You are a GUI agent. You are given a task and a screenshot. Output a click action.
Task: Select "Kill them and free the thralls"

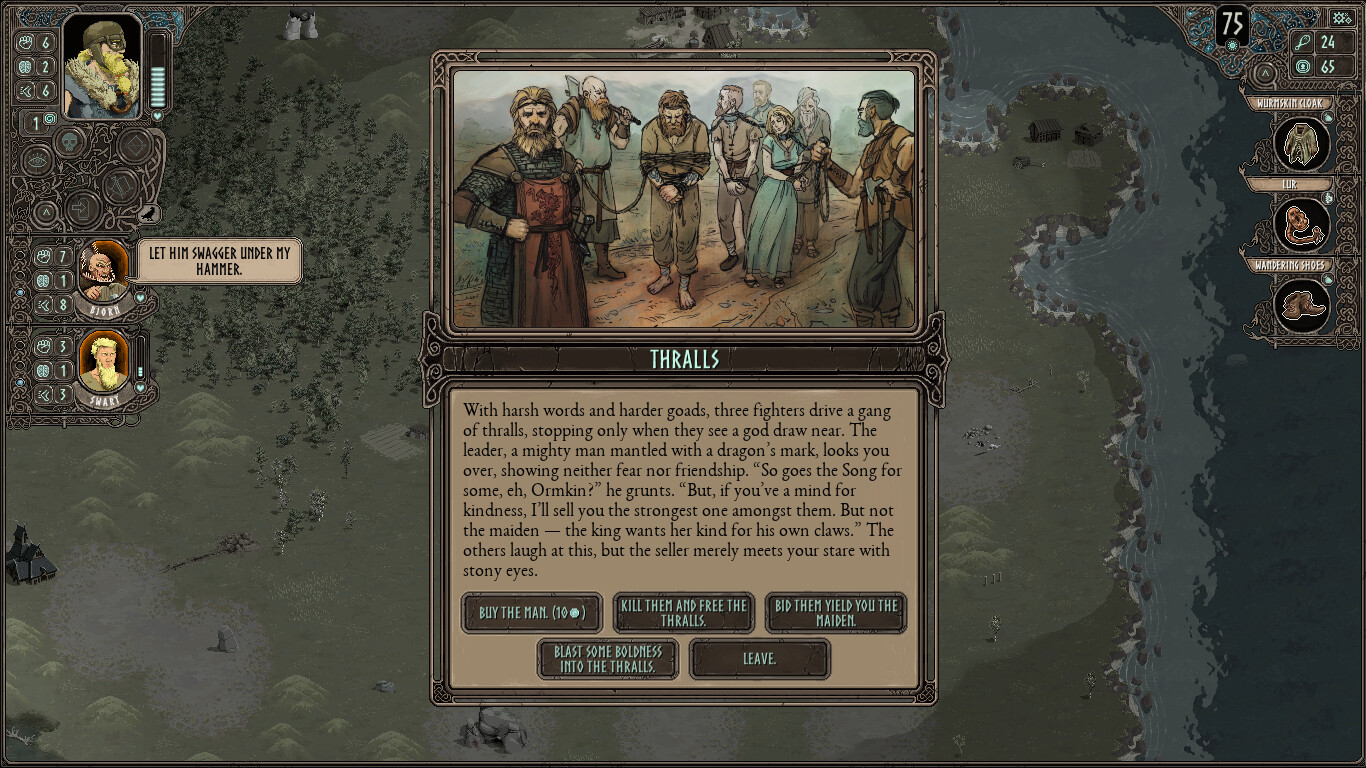click(684, 613)
